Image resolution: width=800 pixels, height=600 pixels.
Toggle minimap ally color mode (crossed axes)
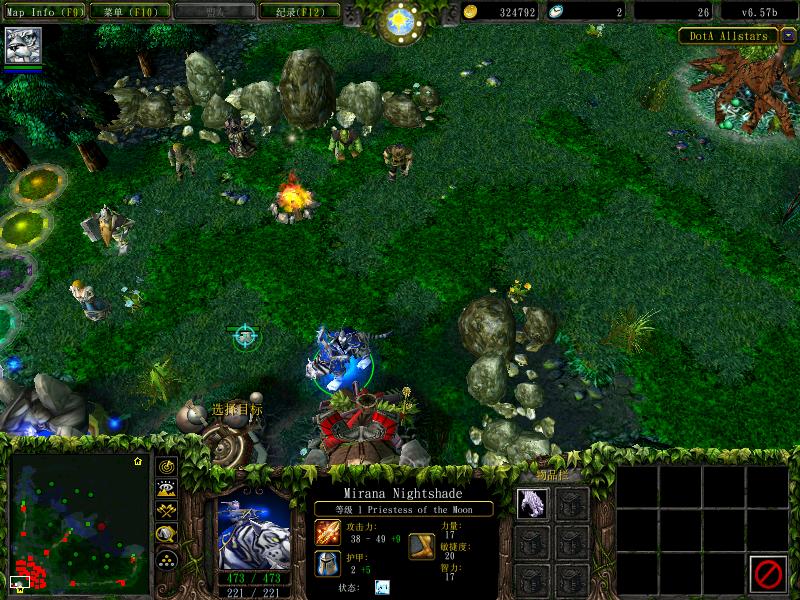click(x=166, y=511)
